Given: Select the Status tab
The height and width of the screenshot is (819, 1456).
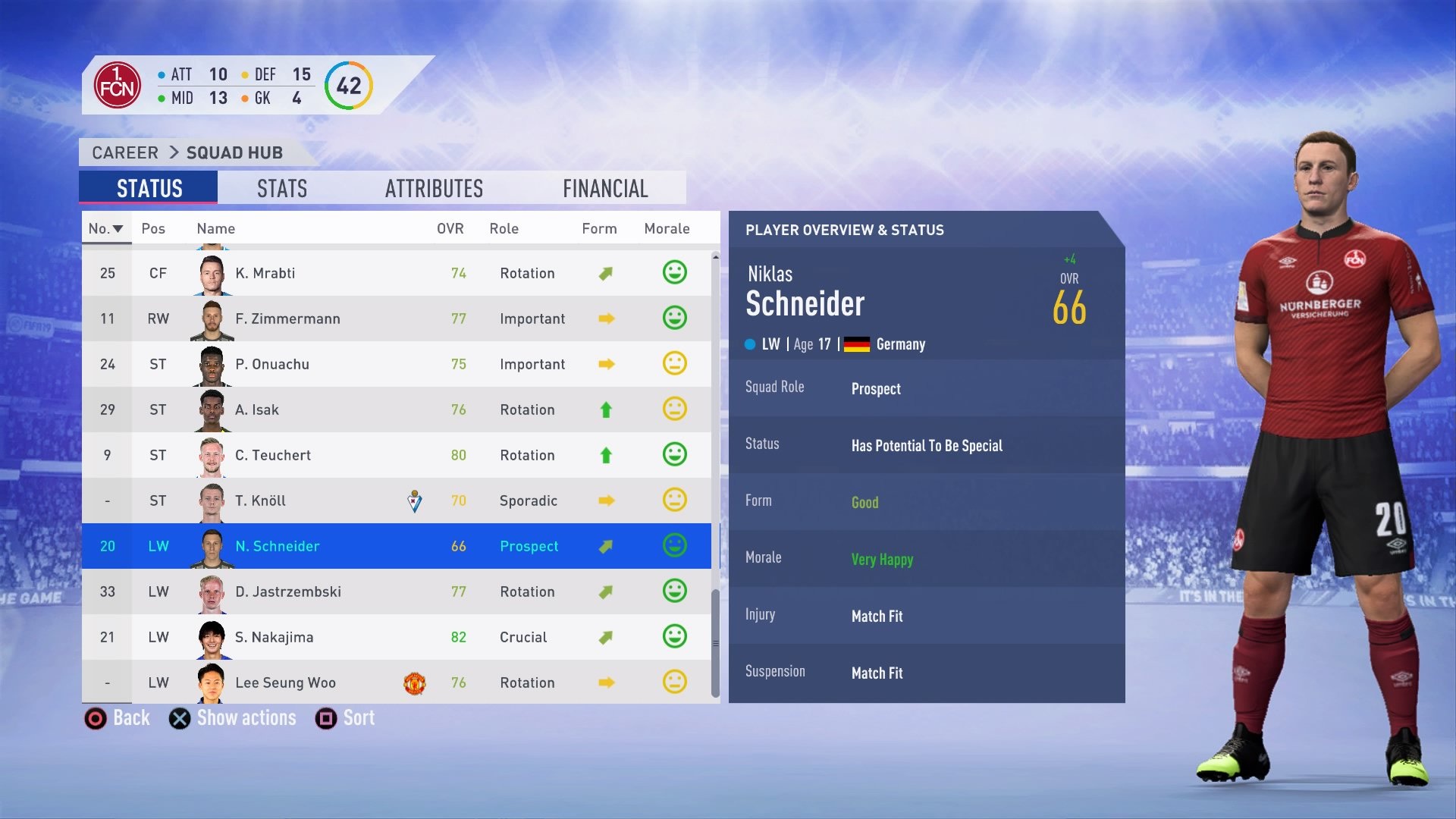Looking at the screenshot, I should (x=149, y=188).
